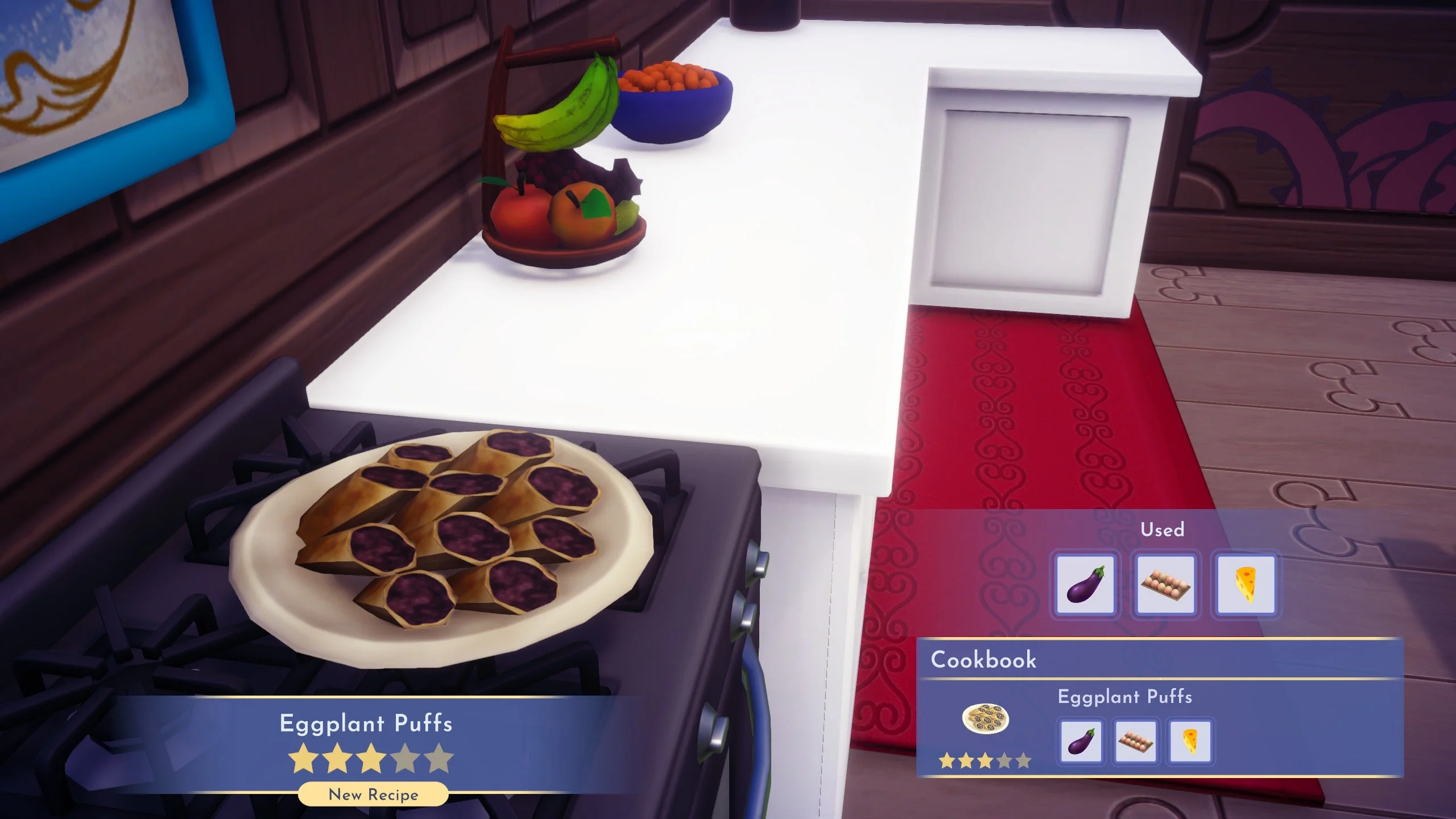Select the eggplant icon in the Used panel
The width and height of the screenshot is (1456, 819).
point(1087,585)
